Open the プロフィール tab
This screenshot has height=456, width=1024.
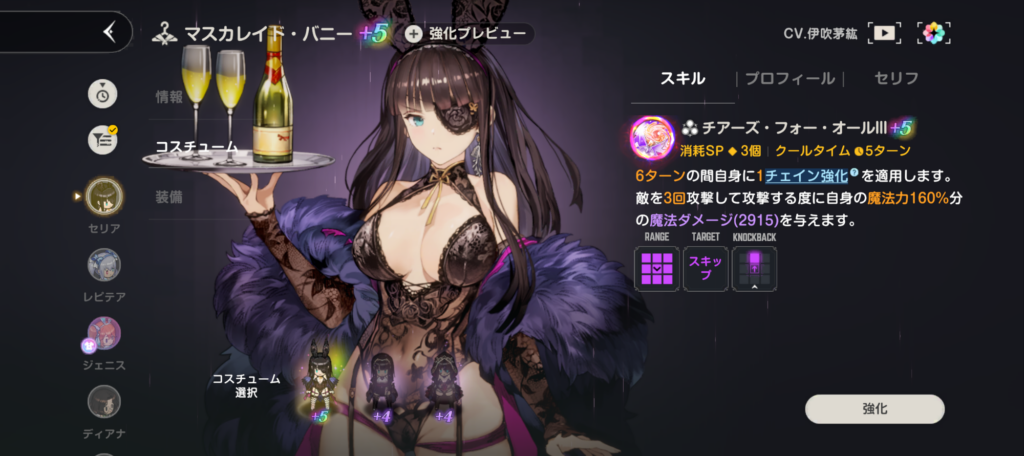pyautogui.click(x=789, y=78)
